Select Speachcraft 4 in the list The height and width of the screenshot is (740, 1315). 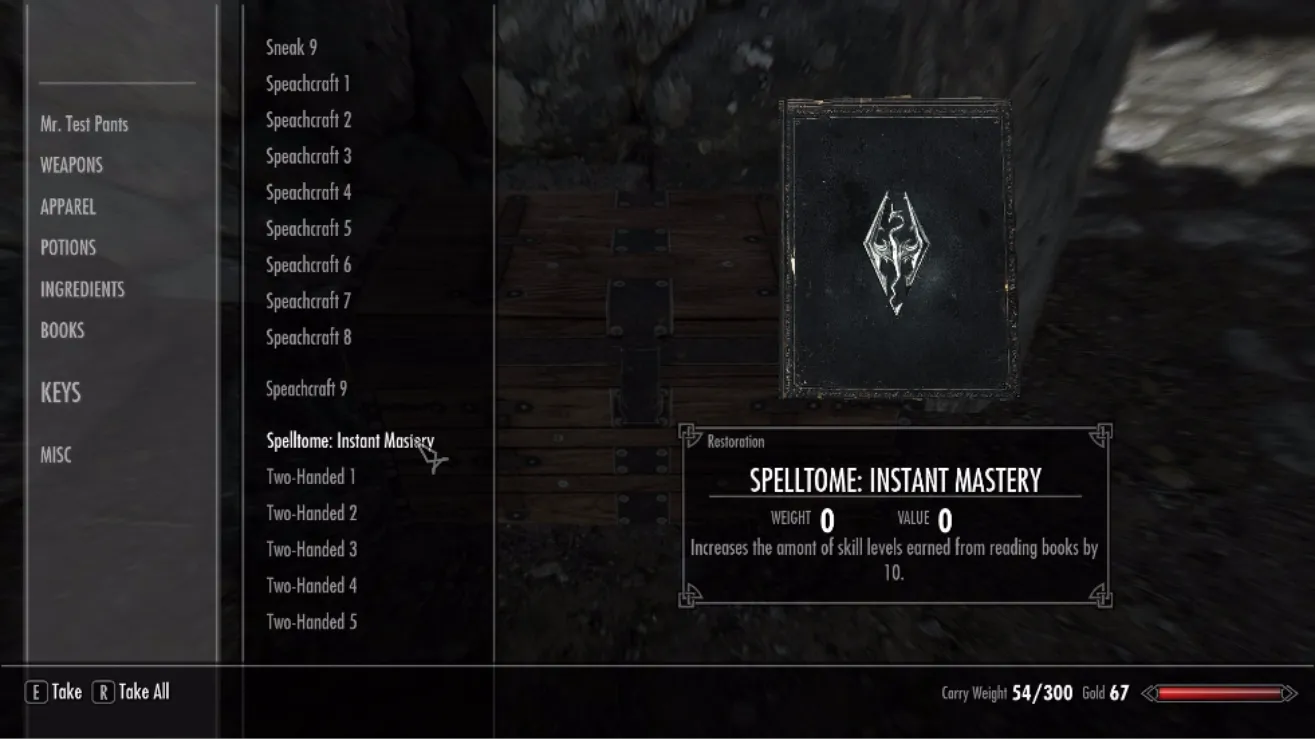click(x=308, y=192)
